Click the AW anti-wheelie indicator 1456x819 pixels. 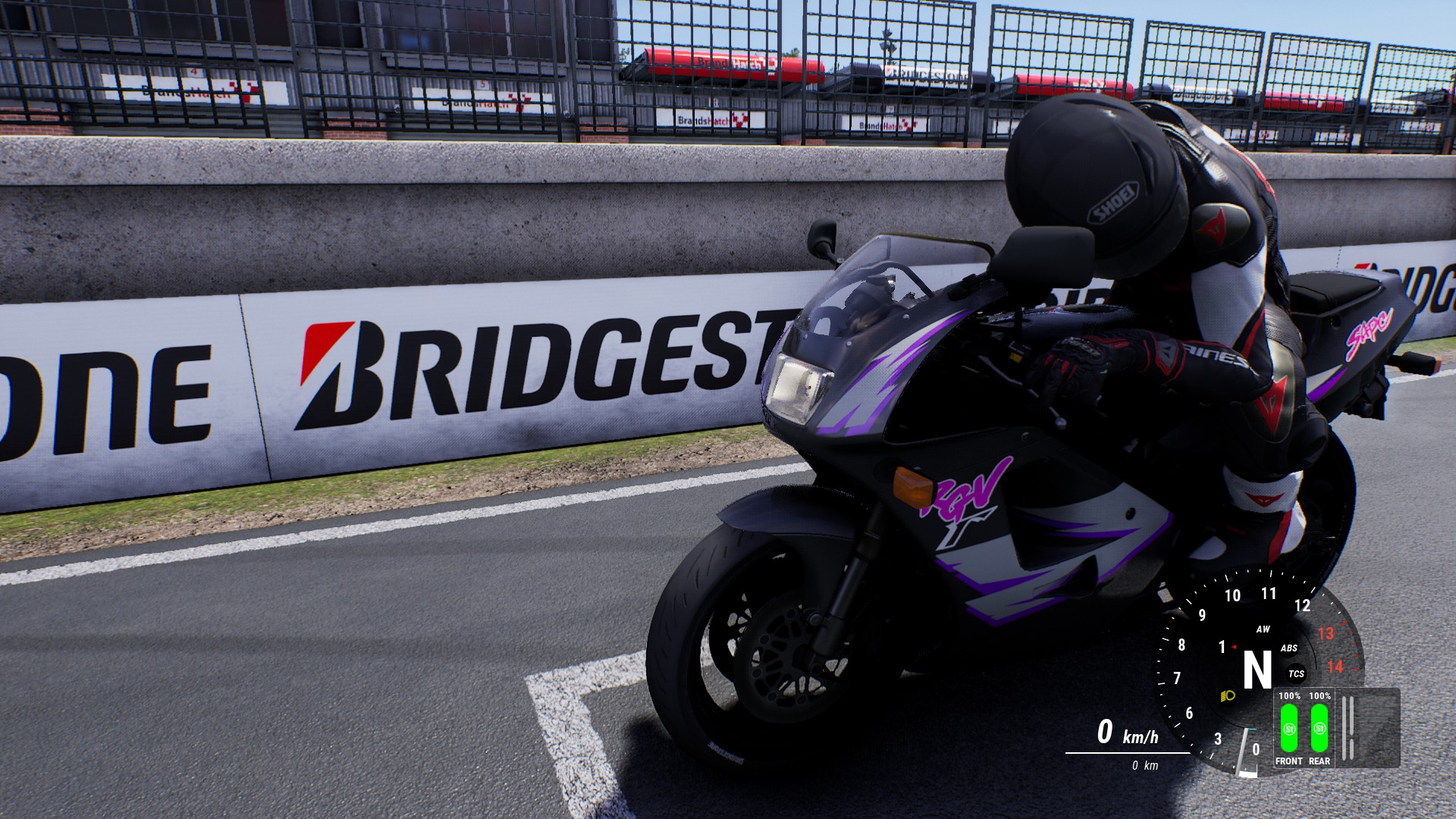pos(1263,629)
